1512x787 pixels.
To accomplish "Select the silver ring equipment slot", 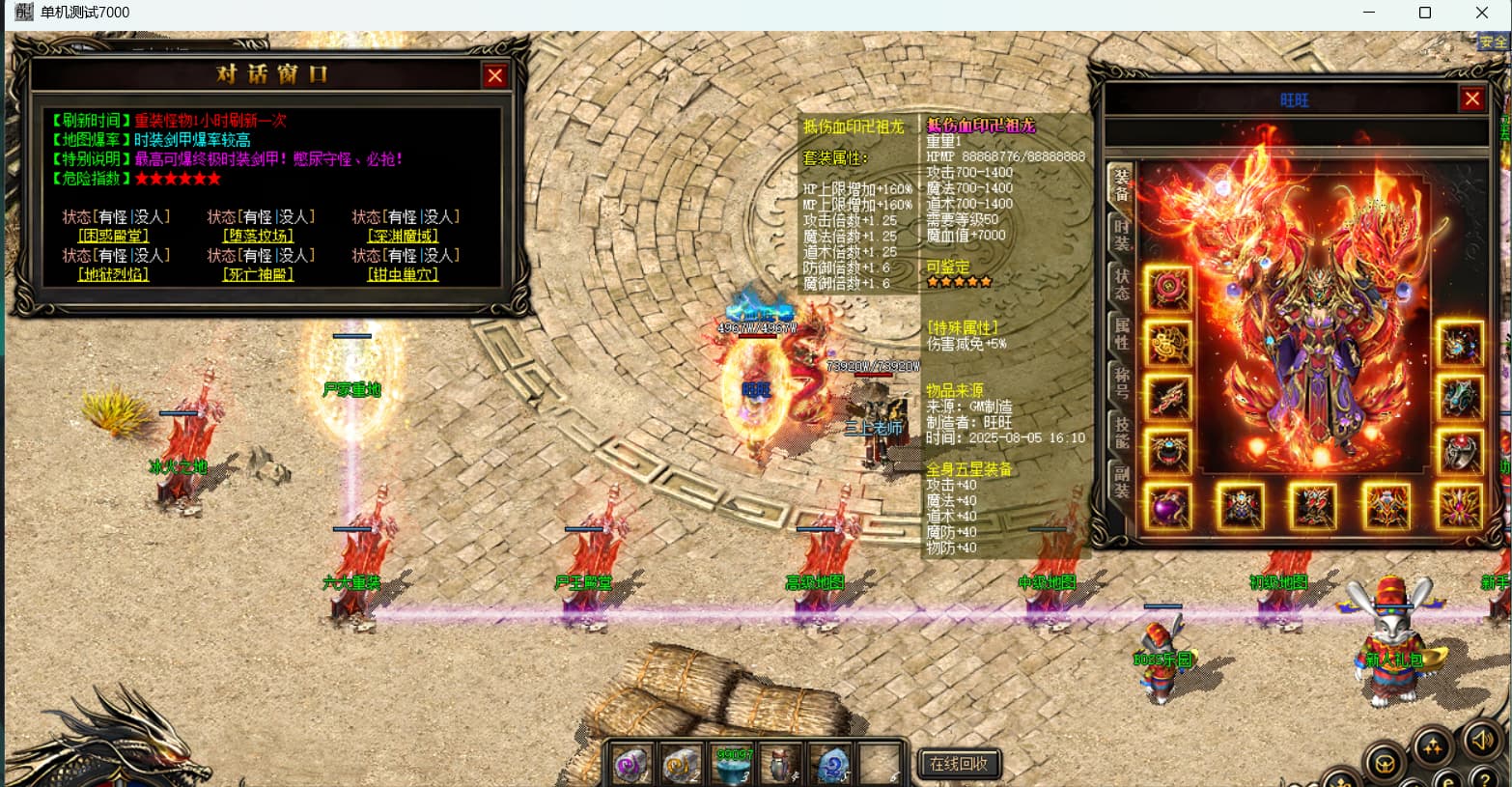I will pyautogui.click(x=1459, y=451).
